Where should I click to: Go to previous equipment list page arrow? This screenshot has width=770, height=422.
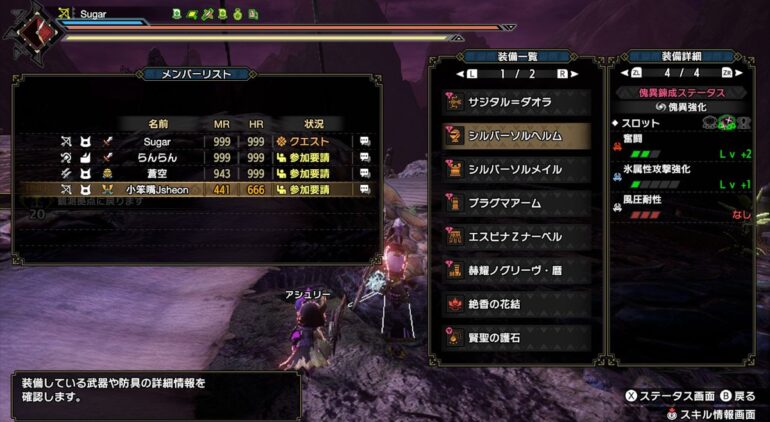click(x=459, y=74)
